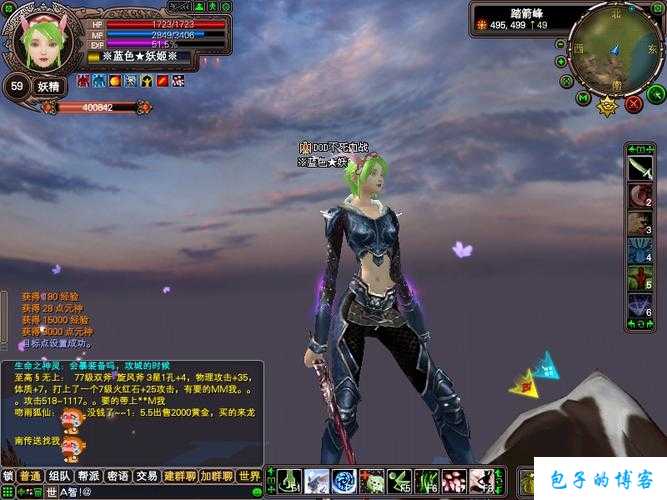Switch to the 普通 chat channel tab
The image size is (667, 500).
(31, 476)
